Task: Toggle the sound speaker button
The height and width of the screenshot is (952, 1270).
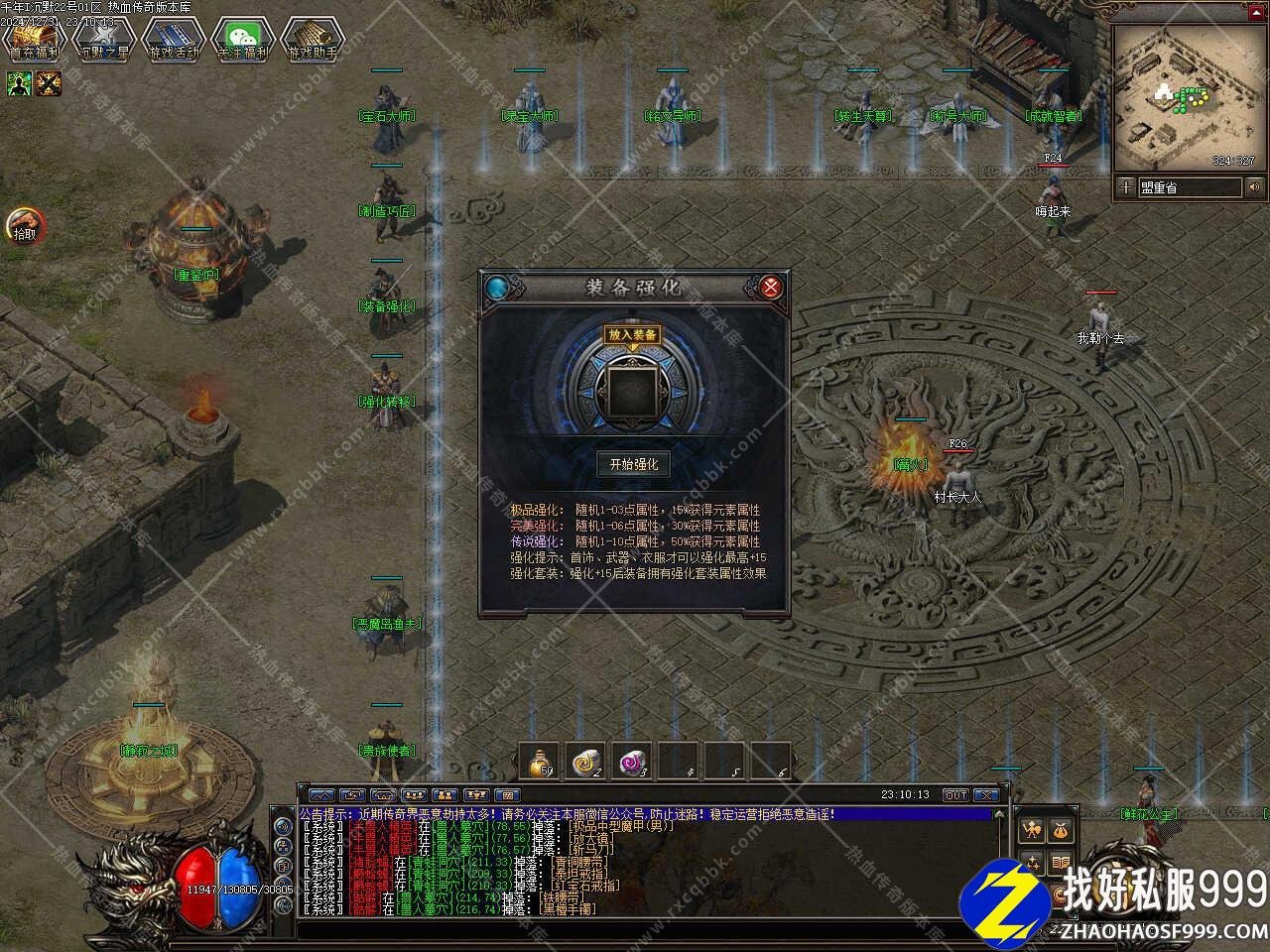Action: [x=1255, y=186]
